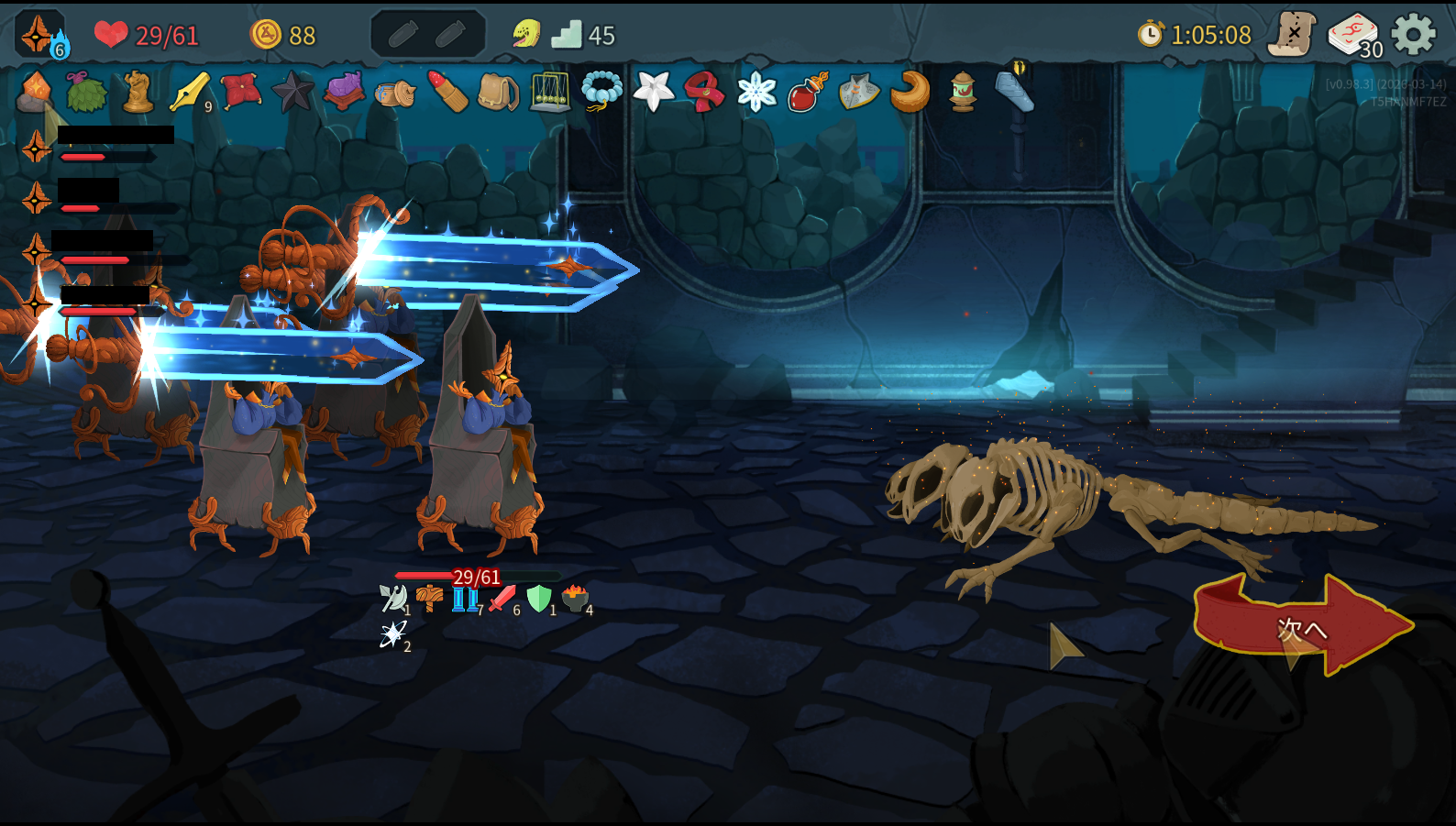The height and width of the screenshot is (826, 1456).
Task: Inspect the white snowflake relic
Action: [756, 92]
